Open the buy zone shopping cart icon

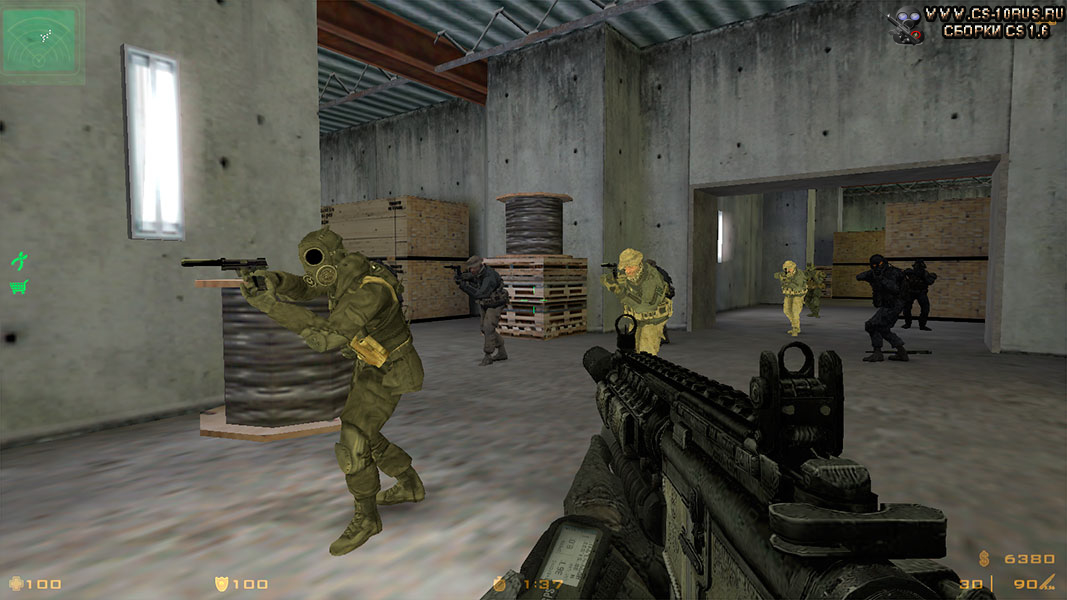[x=18, y=288]
